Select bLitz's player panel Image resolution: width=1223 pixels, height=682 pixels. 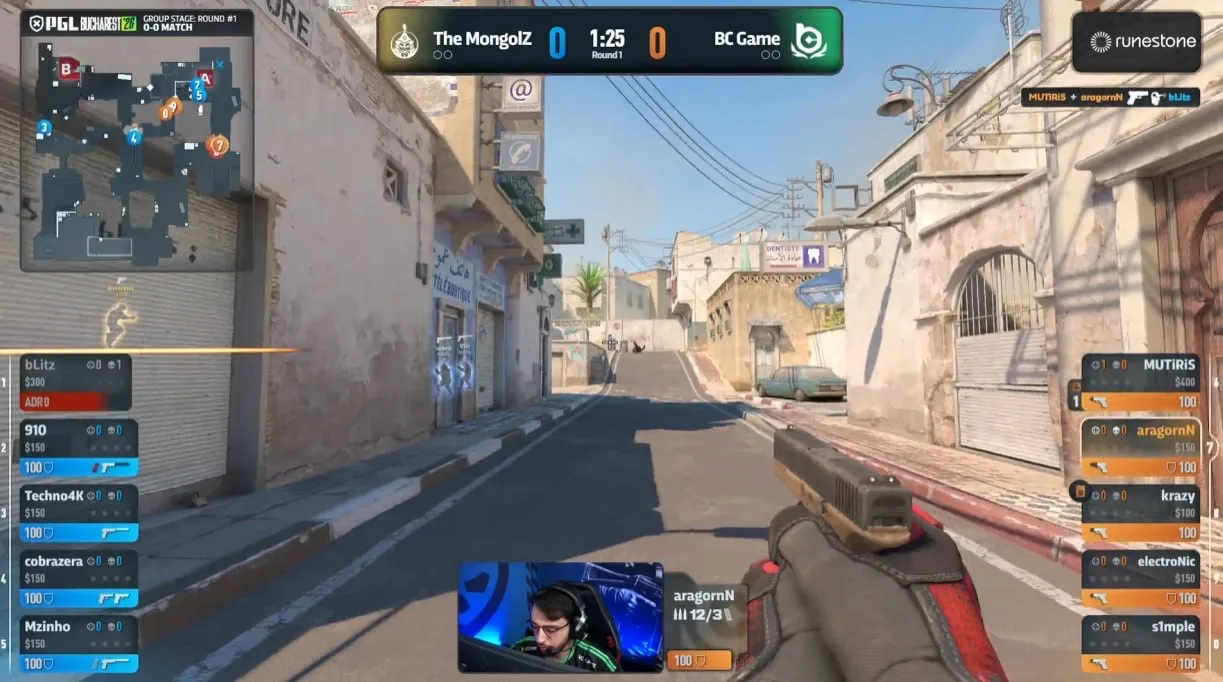point(76,382)
